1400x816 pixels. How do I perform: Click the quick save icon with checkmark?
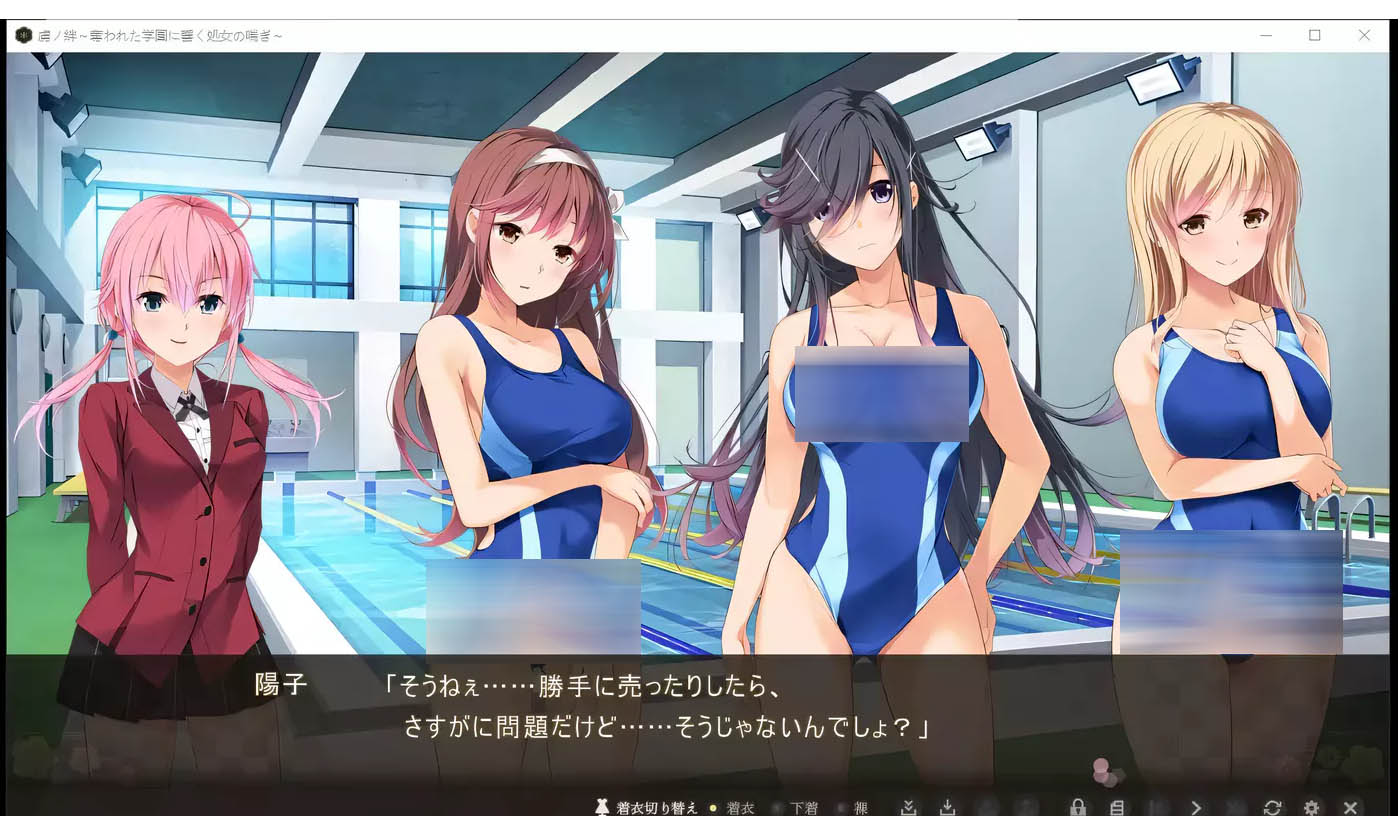[x=908, y=807]
